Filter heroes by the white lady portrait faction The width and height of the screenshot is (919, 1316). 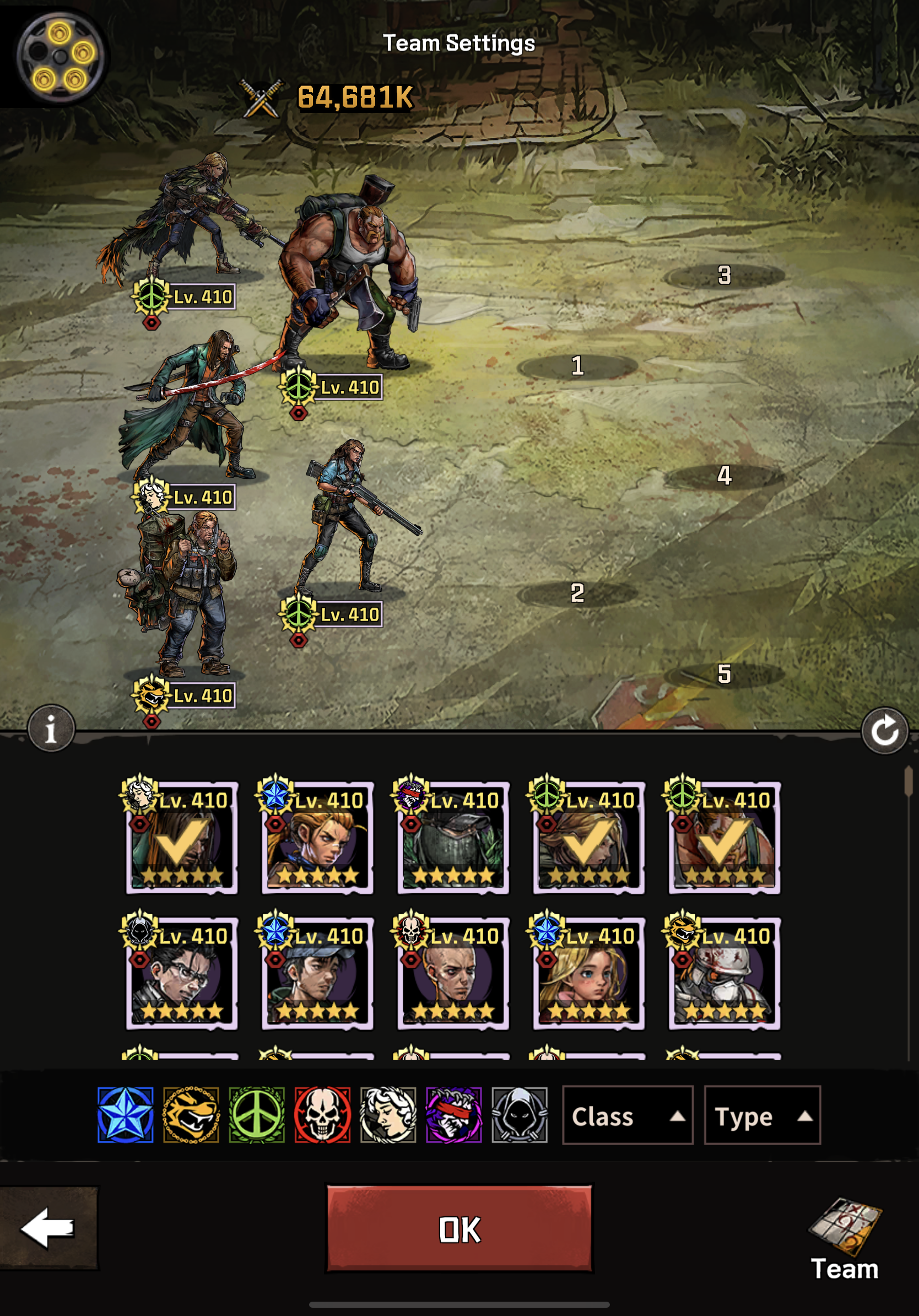click(x=388, y=1115)
